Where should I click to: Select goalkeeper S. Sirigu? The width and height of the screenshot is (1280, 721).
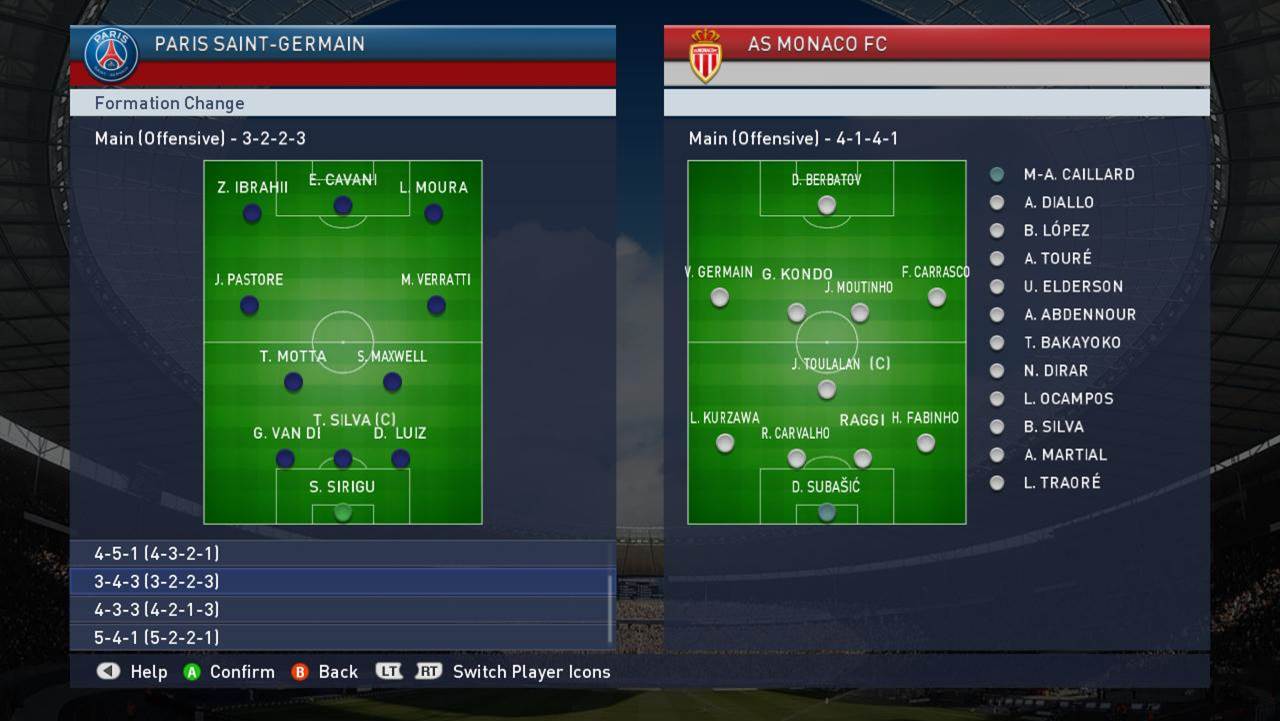point(343,512)
